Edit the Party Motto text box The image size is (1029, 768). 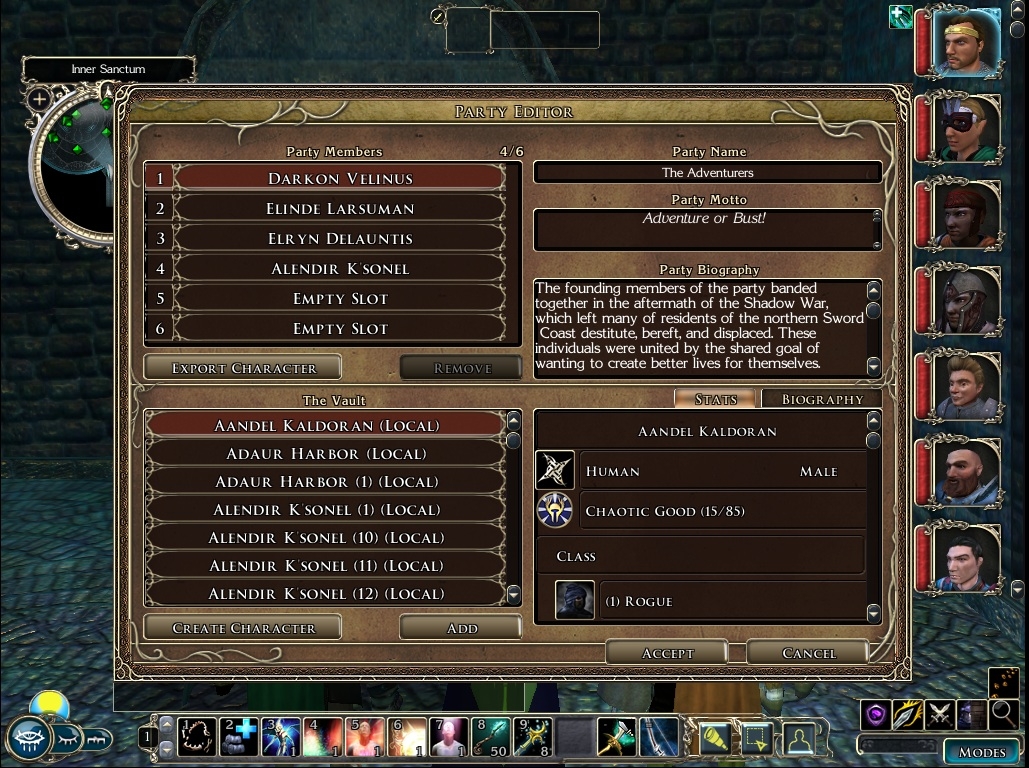[704, 229]
